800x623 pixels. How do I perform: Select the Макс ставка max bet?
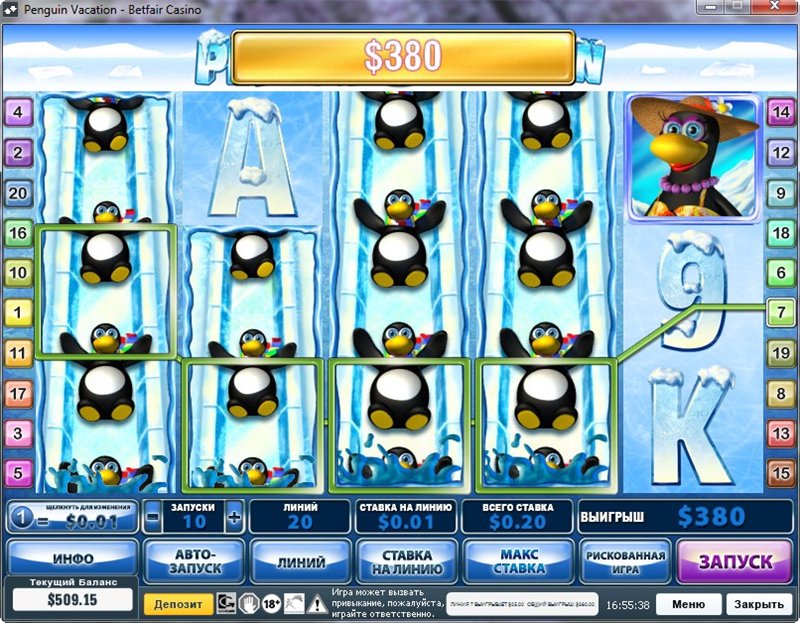pyautogui.click(x=518, y=561)
